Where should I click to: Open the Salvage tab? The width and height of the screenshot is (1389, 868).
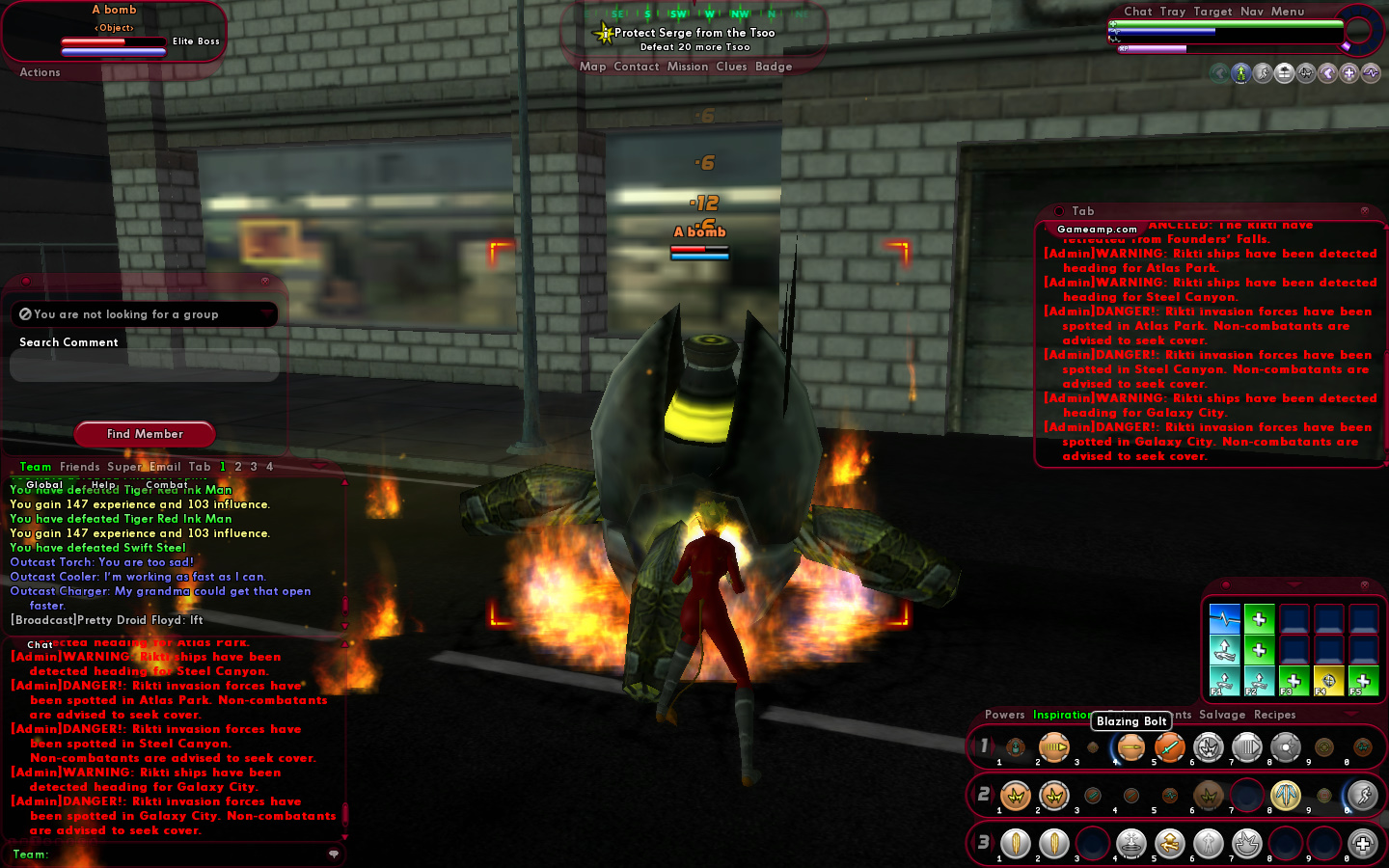click(1222, 715)
